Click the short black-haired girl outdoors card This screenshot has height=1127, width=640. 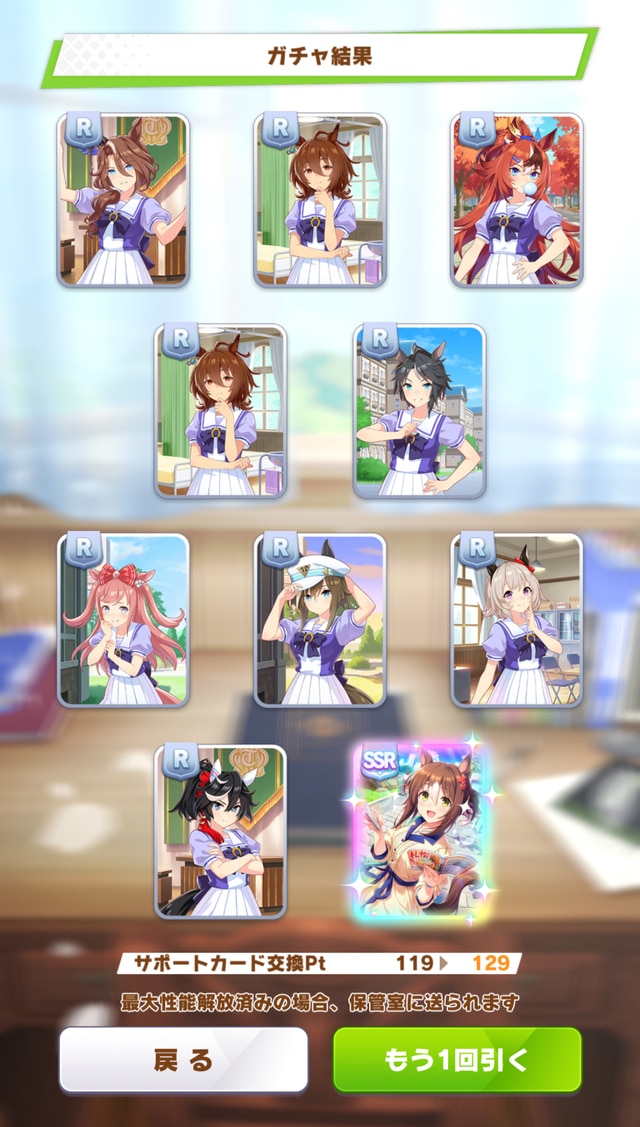click(419, 410)
